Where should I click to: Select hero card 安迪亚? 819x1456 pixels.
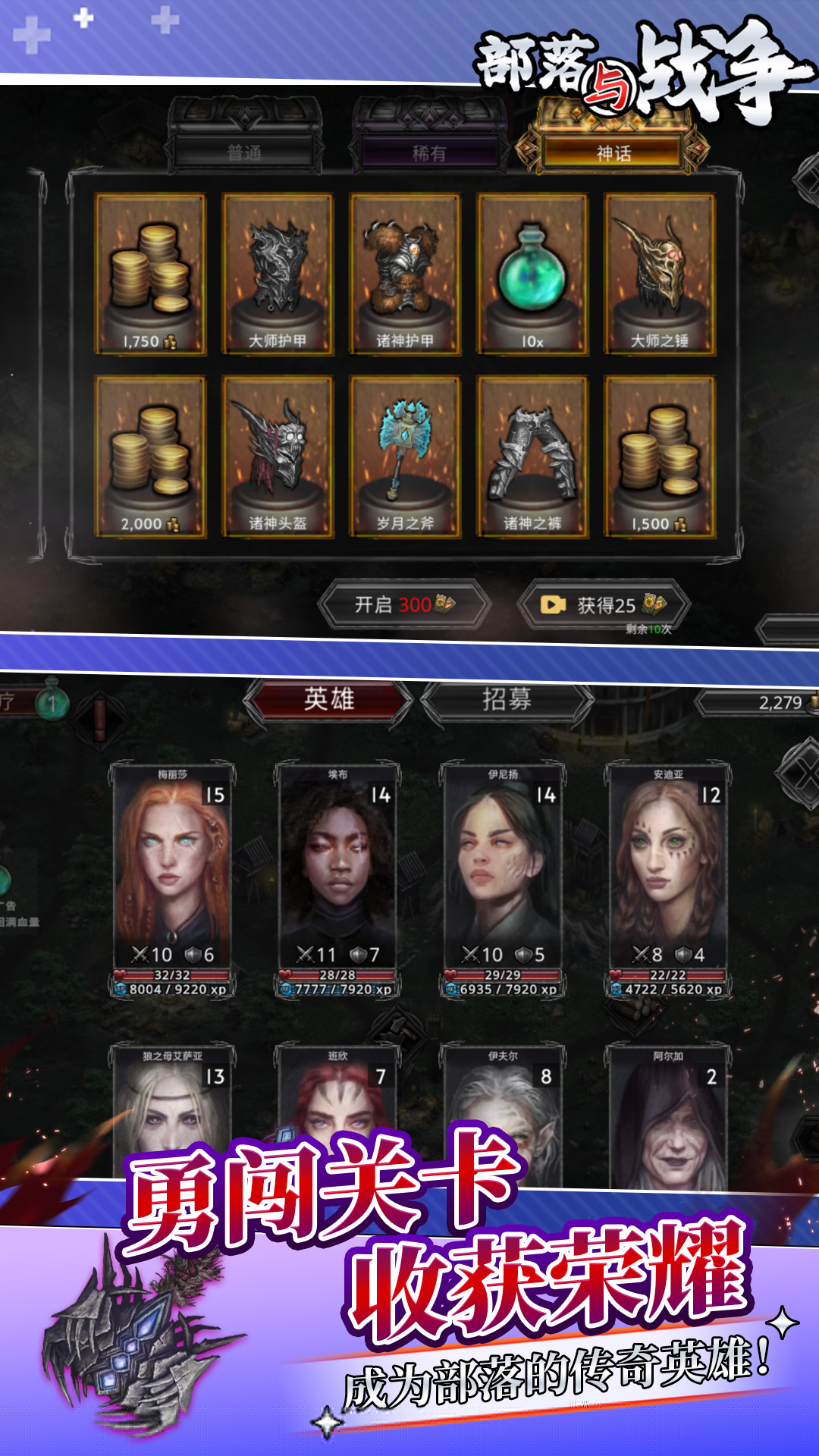click(668, 880)
